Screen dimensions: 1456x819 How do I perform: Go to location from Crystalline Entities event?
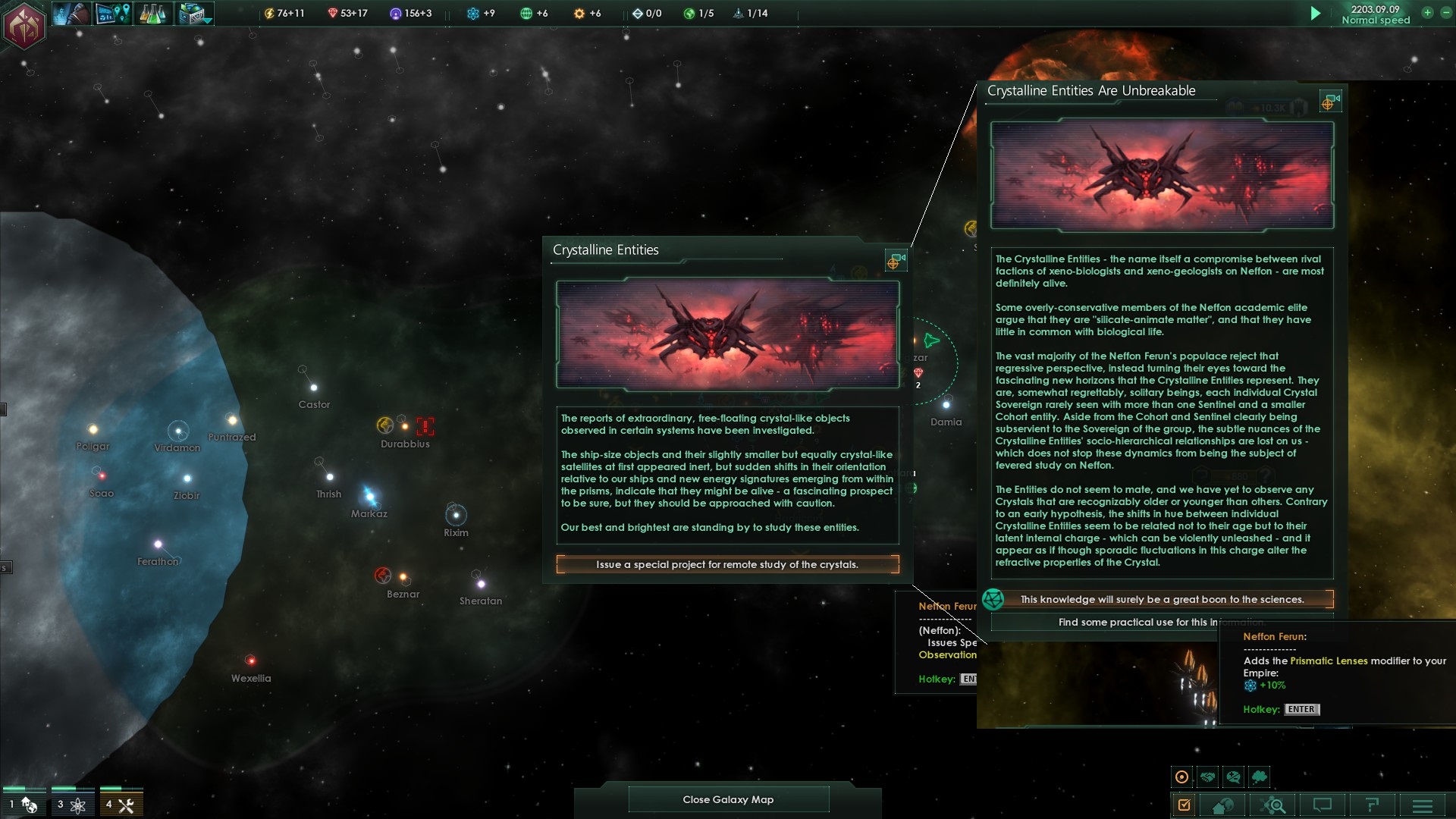(896, 261)
